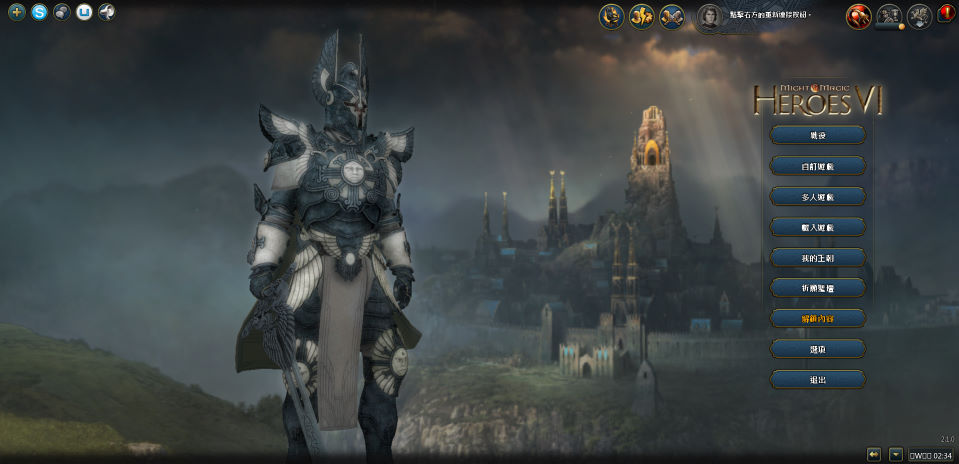Select 自訂遊戲 custom game

coord(818,166)
